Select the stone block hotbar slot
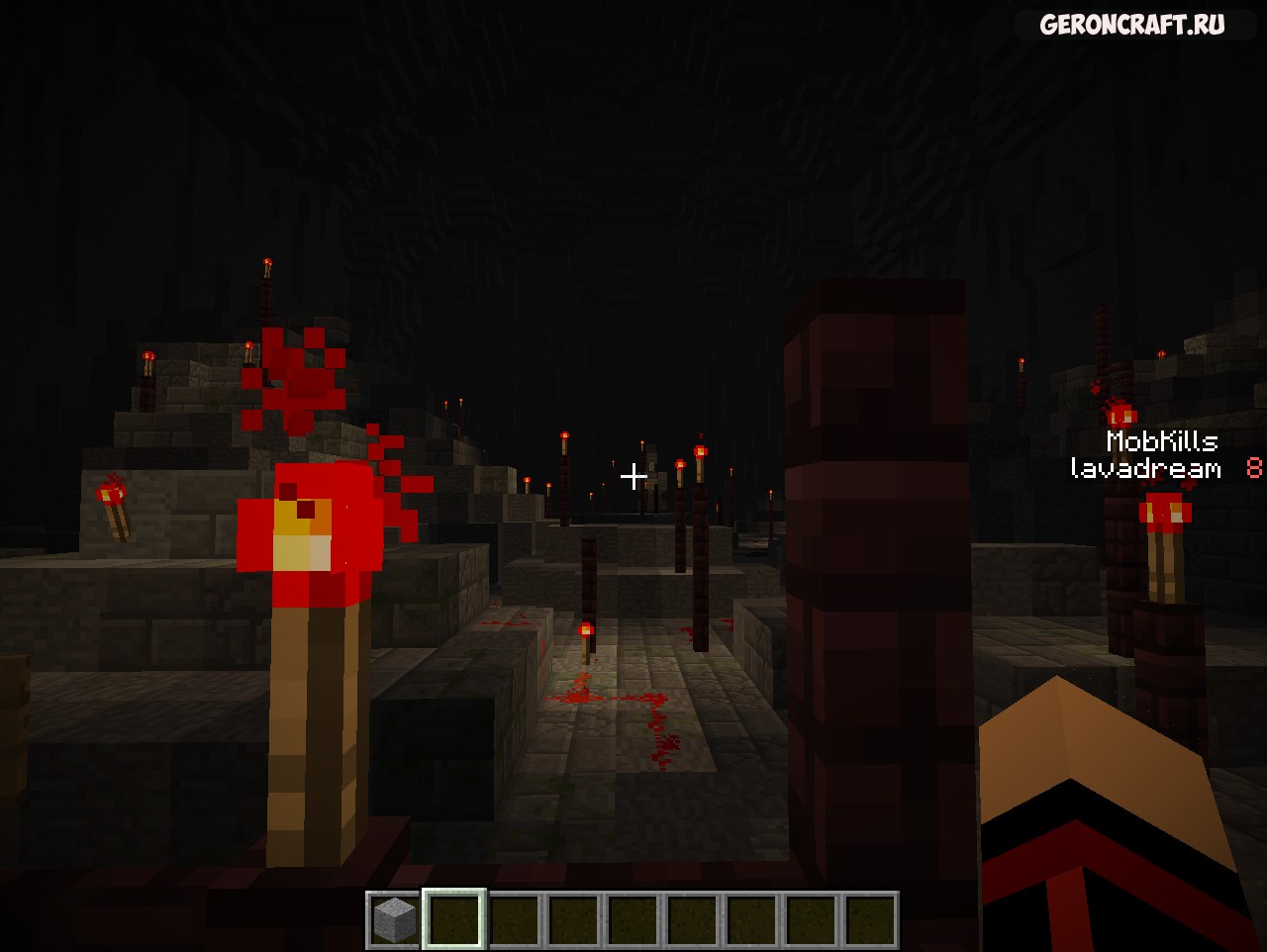1267x952 pixels. click(394, 919)
